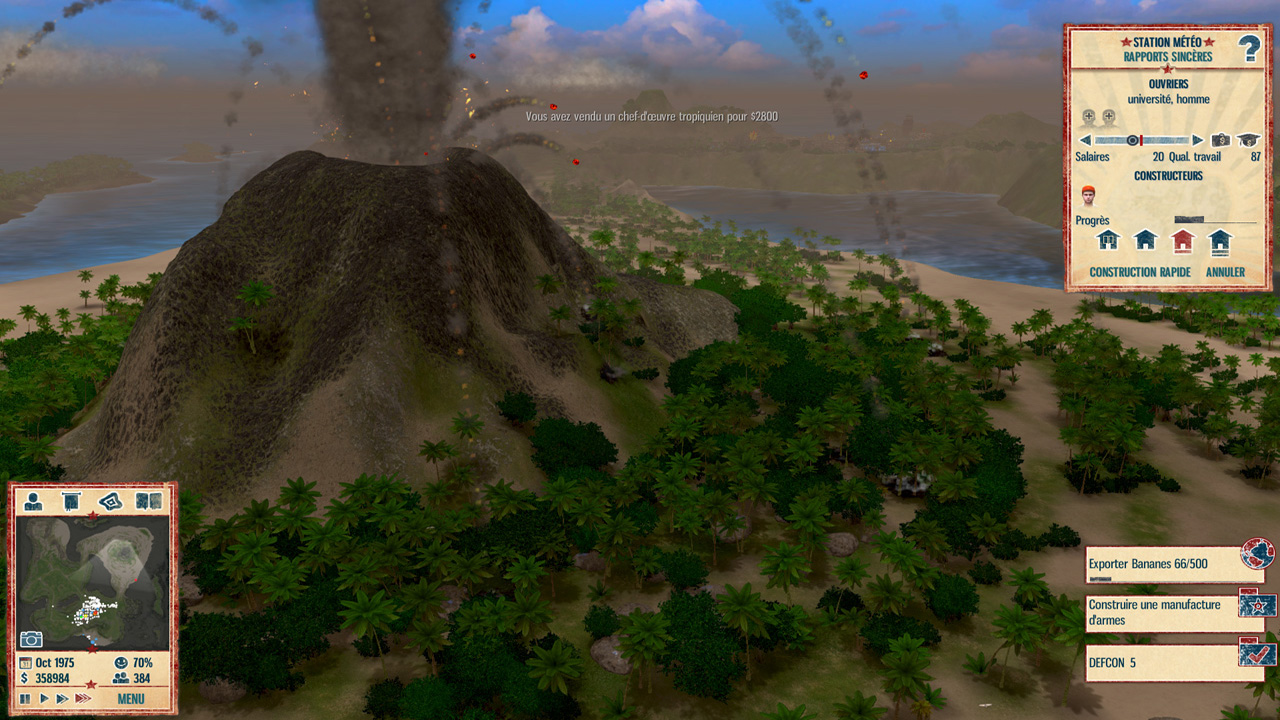The height and width of the screenshot is (720, 1280).
Task: Pause the game
Action: [25, 699]
